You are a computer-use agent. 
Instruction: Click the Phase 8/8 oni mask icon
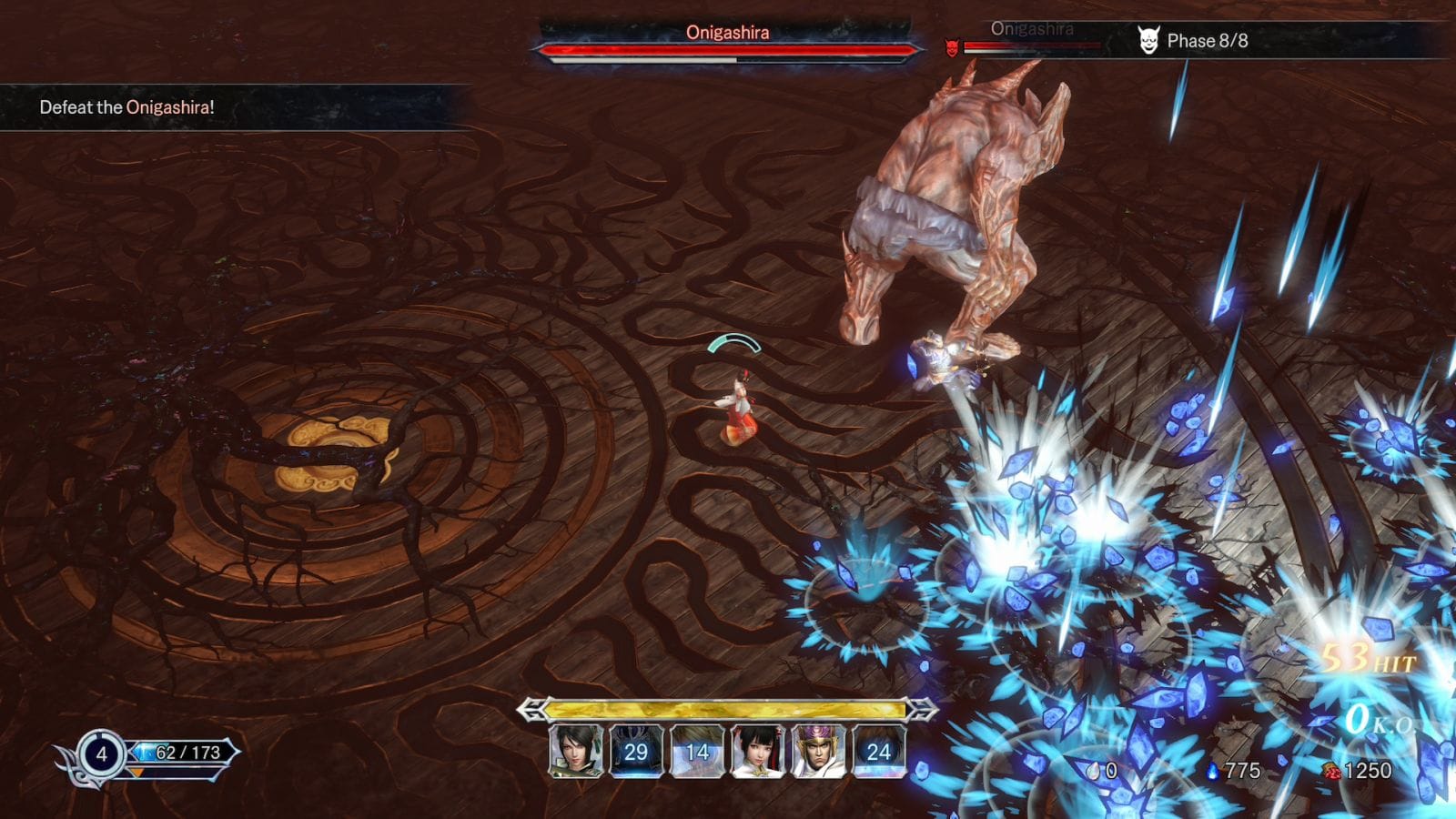coord(1148,40)
